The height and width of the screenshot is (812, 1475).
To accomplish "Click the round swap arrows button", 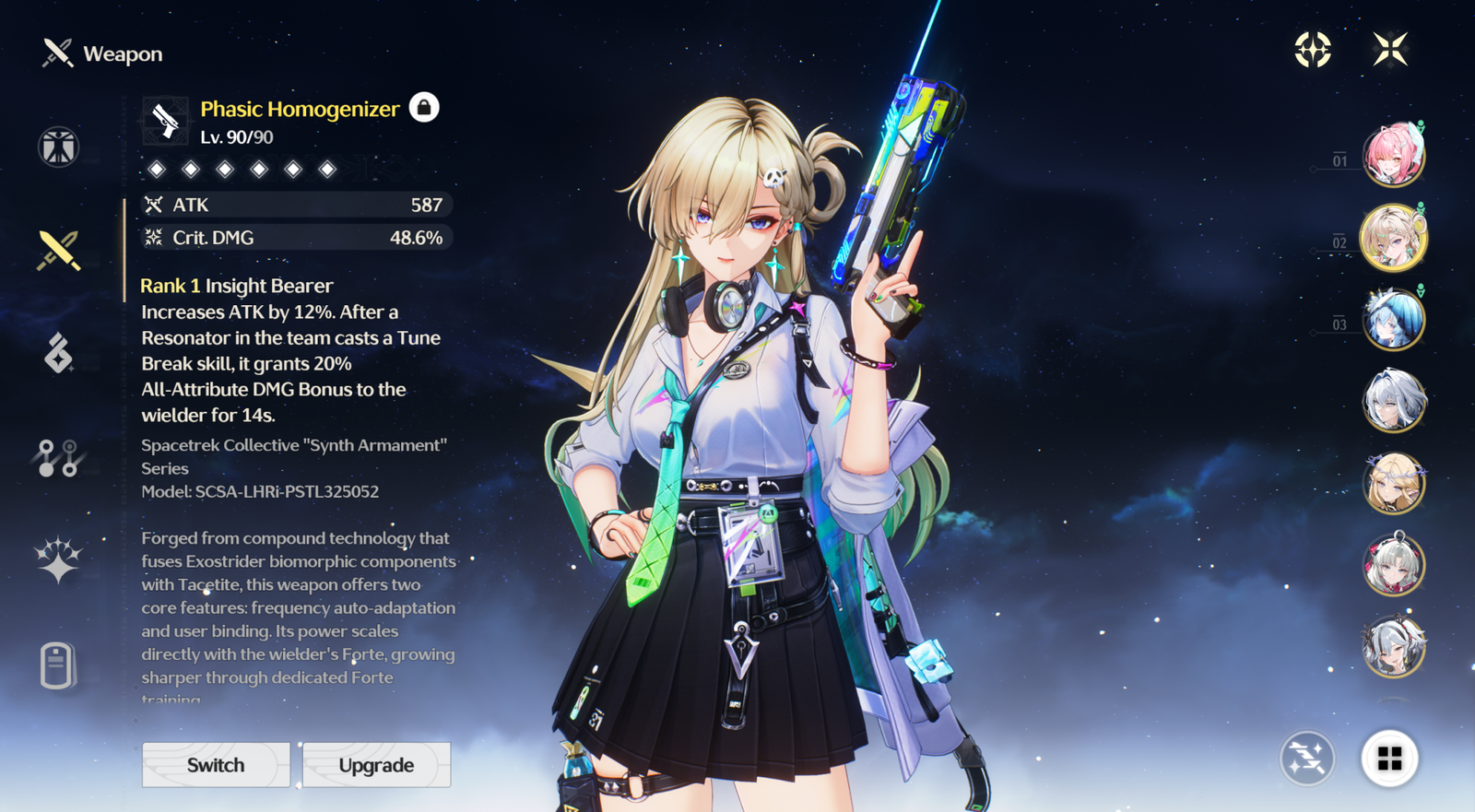I will (x=1307, y=759).
